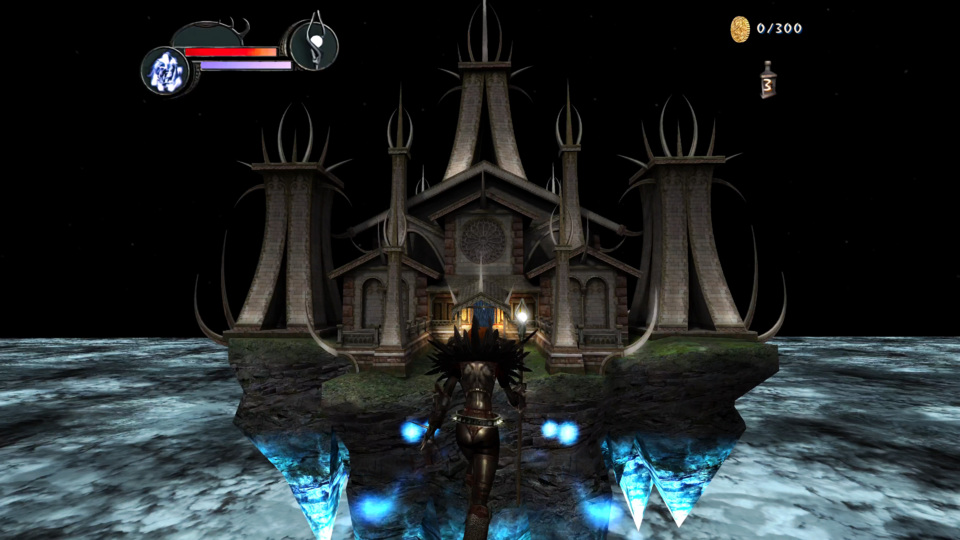Select the blue spell orb icon
This screenshot has width=960, height=540.
tap(164, 71)
